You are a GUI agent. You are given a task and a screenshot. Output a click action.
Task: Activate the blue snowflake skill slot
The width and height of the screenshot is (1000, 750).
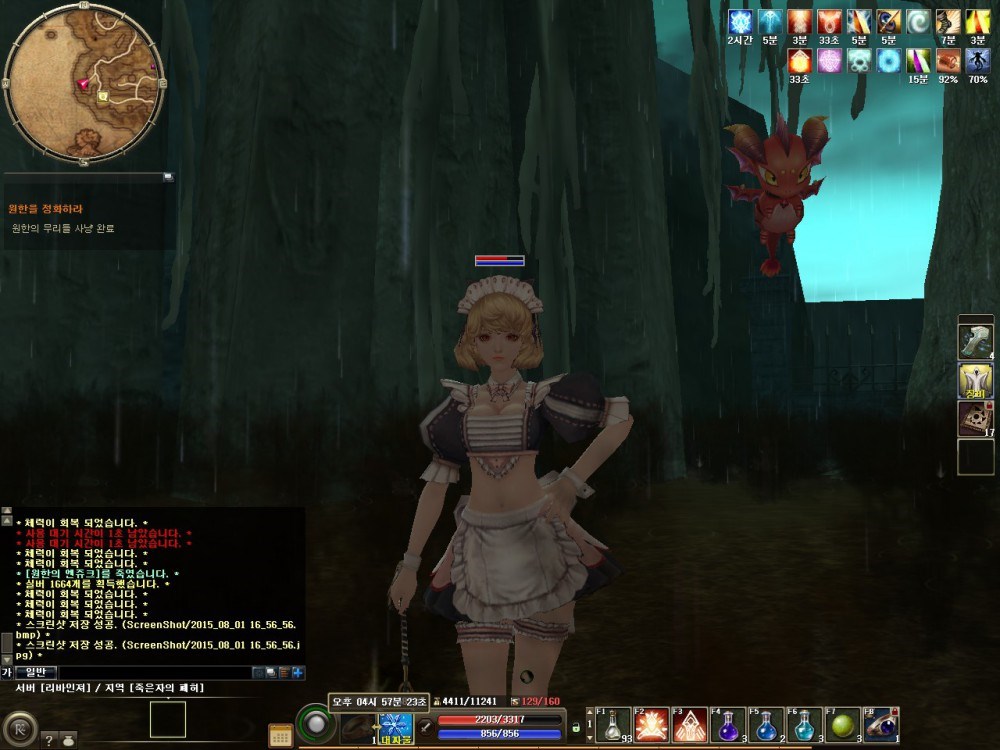(x=395, y=726)
